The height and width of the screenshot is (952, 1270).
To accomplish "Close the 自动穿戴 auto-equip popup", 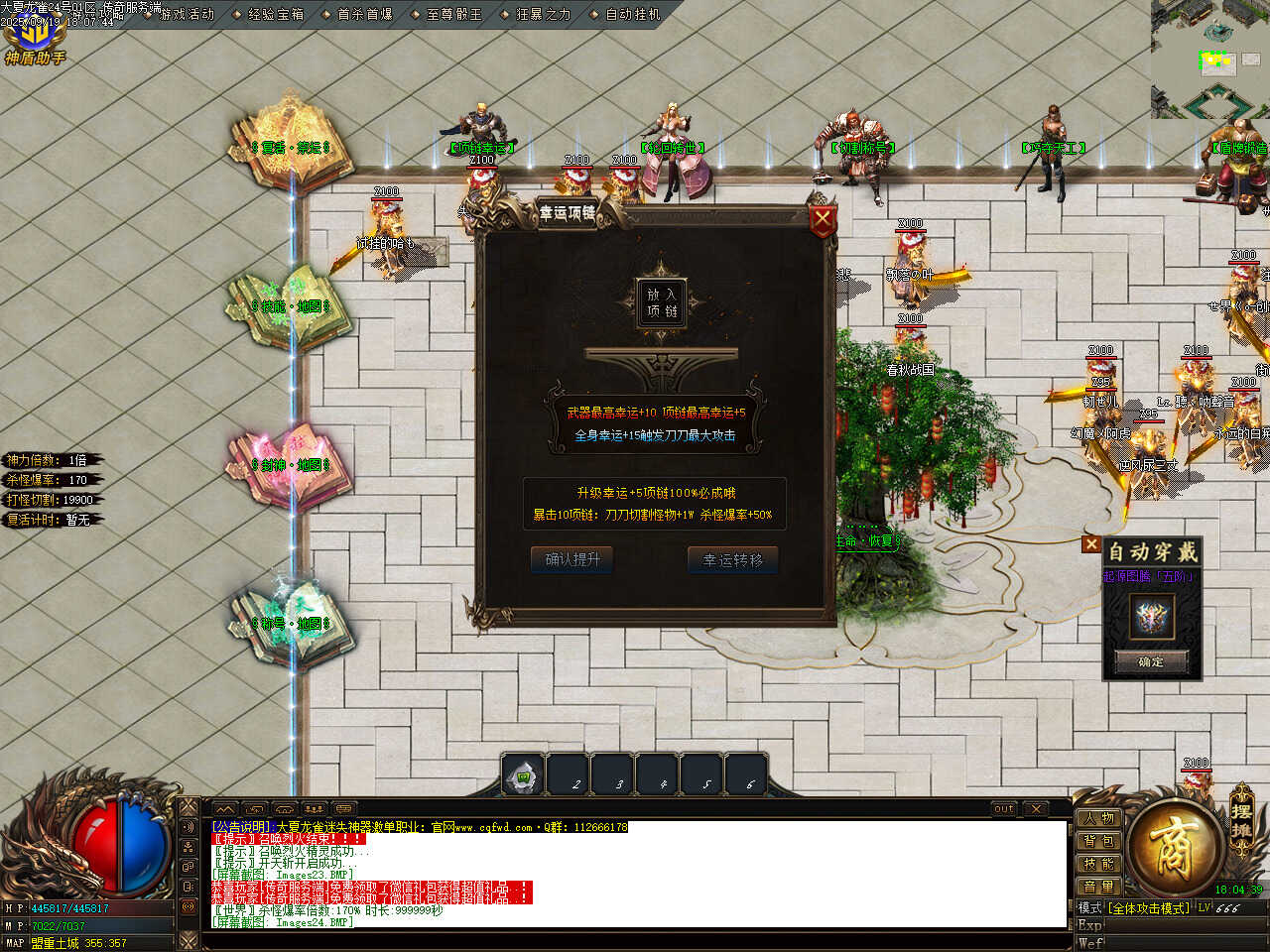I will click(x=1091, y=543).
